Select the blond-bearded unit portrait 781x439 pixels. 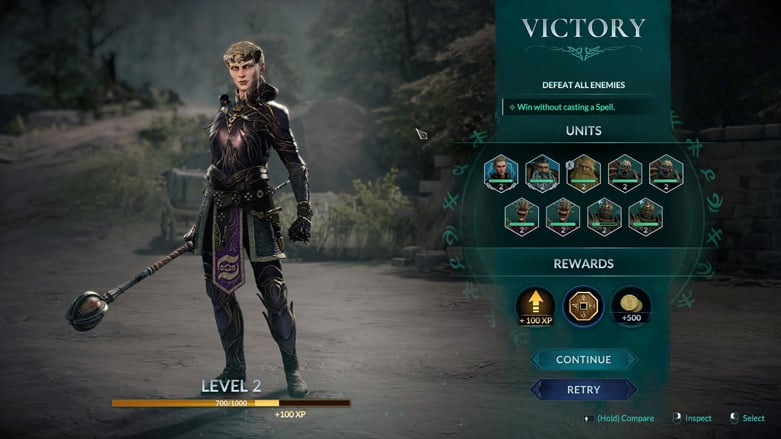(x=584, y=173)
